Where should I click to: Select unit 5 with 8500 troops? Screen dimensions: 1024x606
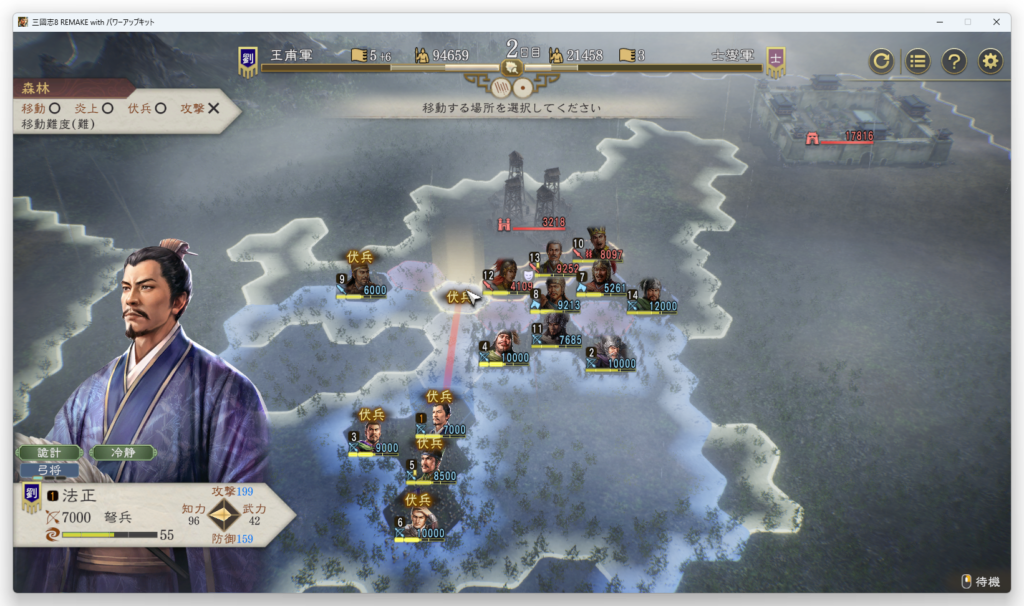point(430,467)
